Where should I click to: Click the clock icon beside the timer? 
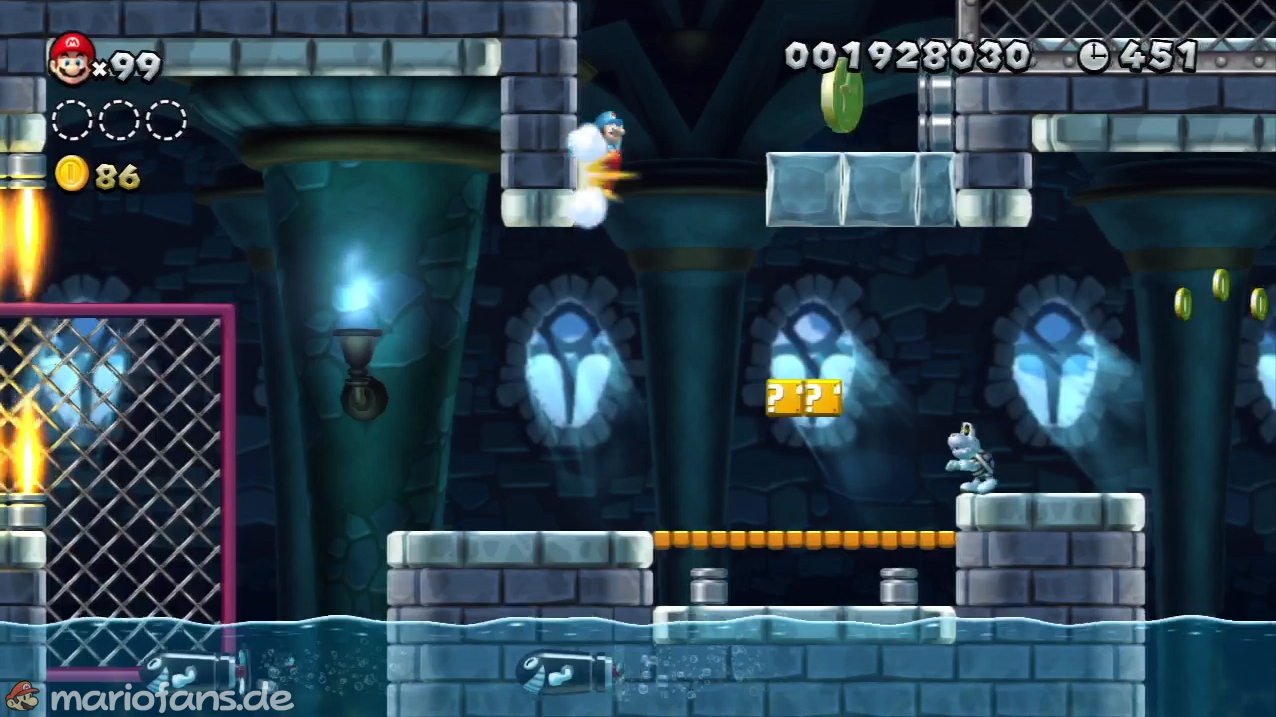point(1094,57)
